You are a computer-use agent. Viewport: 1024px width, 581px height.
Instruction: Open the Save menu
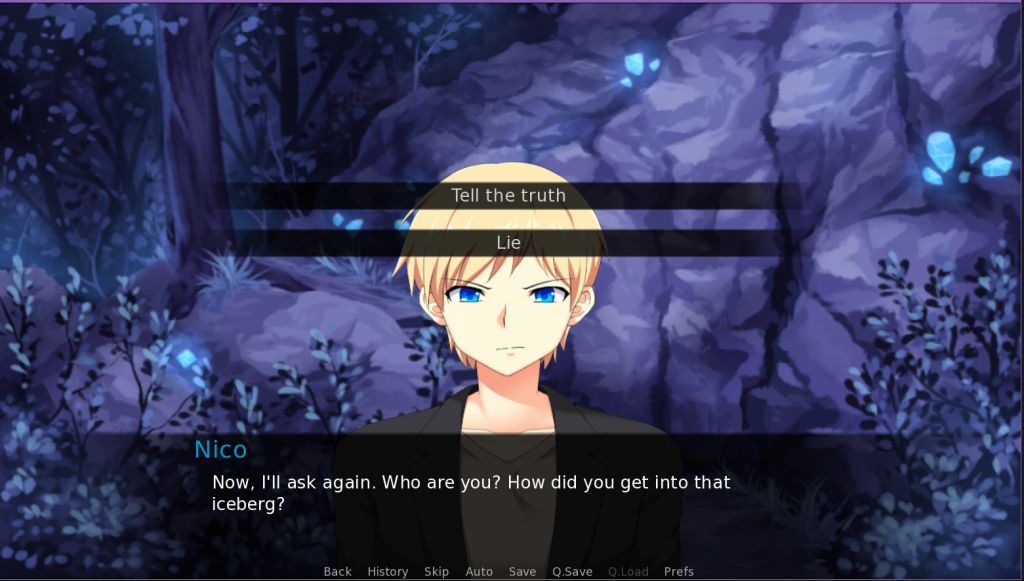pos(522,572)
